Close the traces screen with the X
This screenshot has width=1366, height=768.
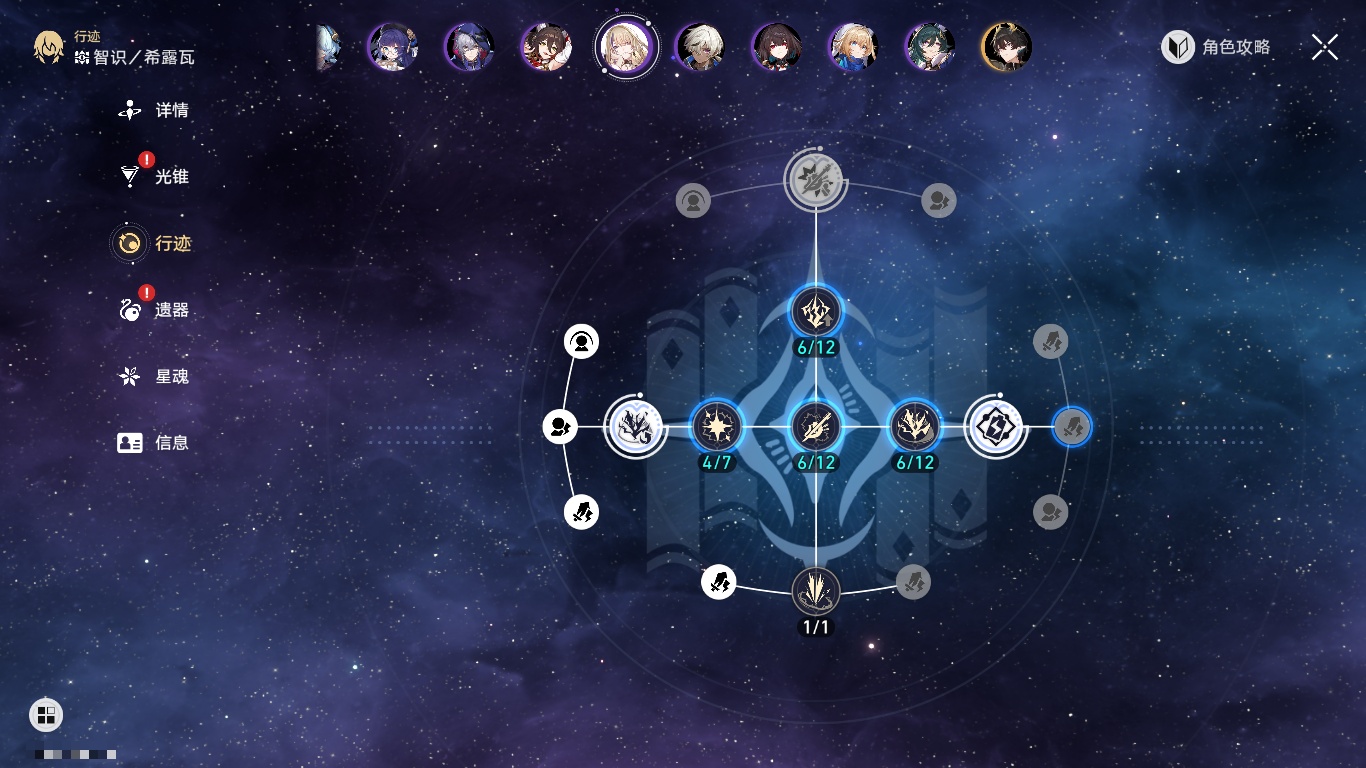[1325, 47]
